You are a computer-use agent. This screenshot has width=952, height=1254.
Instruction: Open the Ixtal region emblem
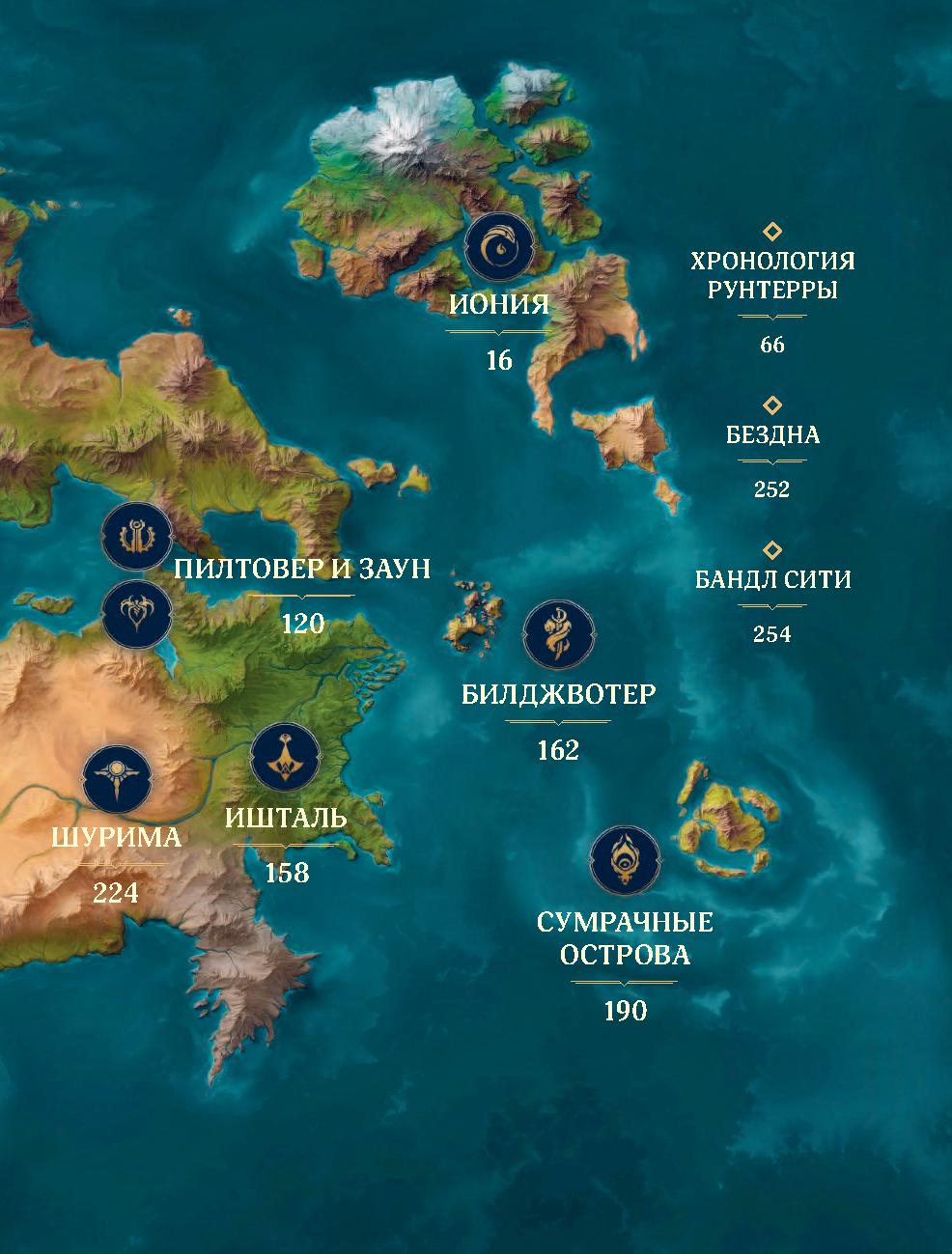(286, 758)
